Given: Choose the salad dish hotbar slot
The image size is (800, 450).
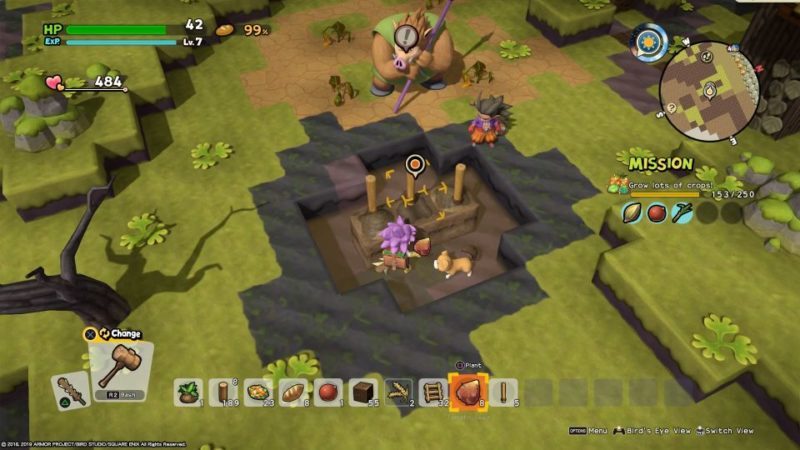Looking at the screenshot, I should tap(259, 392).
